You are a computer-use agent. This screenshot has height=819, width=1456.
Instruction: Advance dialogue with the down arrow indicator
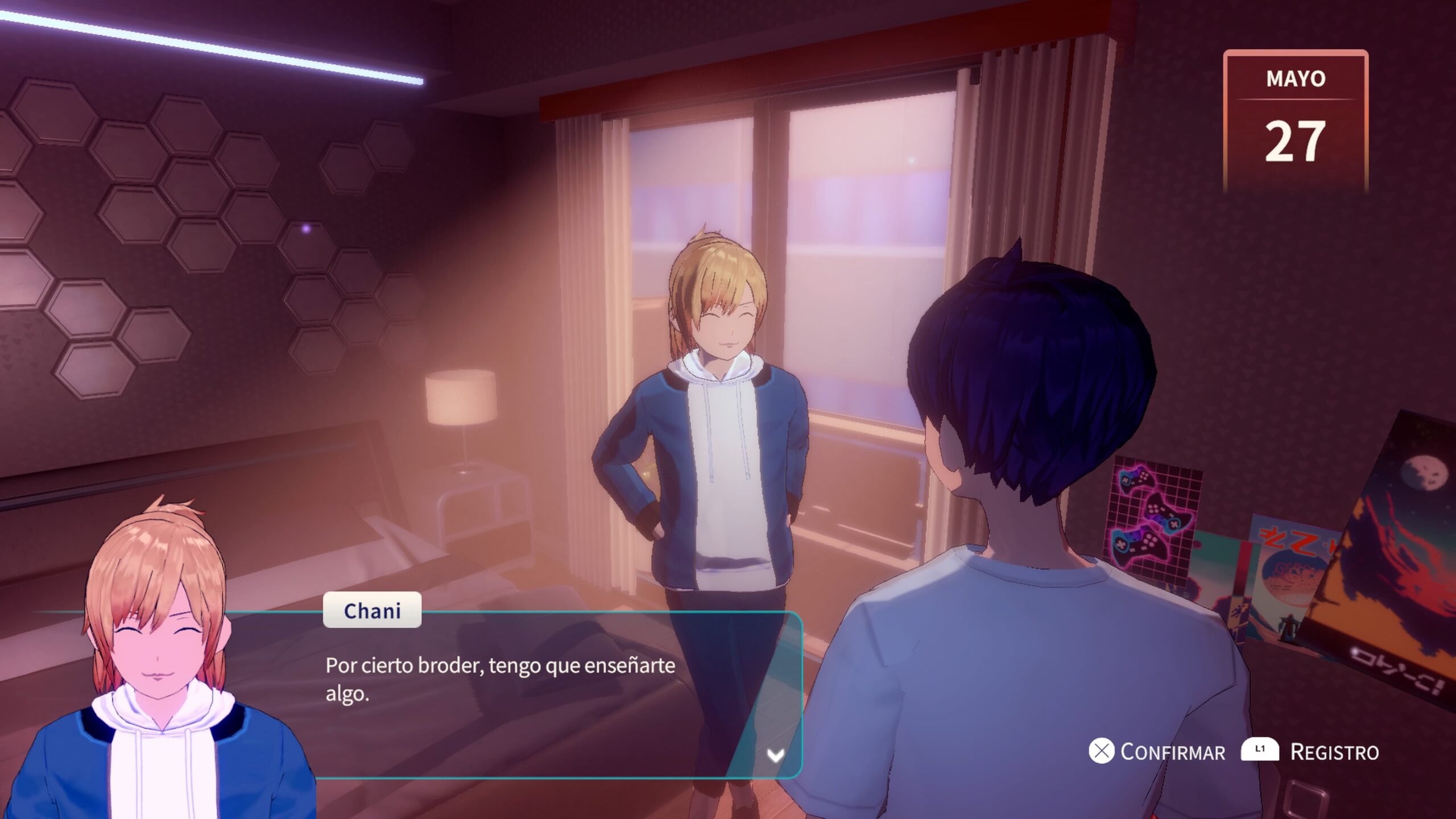(x=775, y=755)
